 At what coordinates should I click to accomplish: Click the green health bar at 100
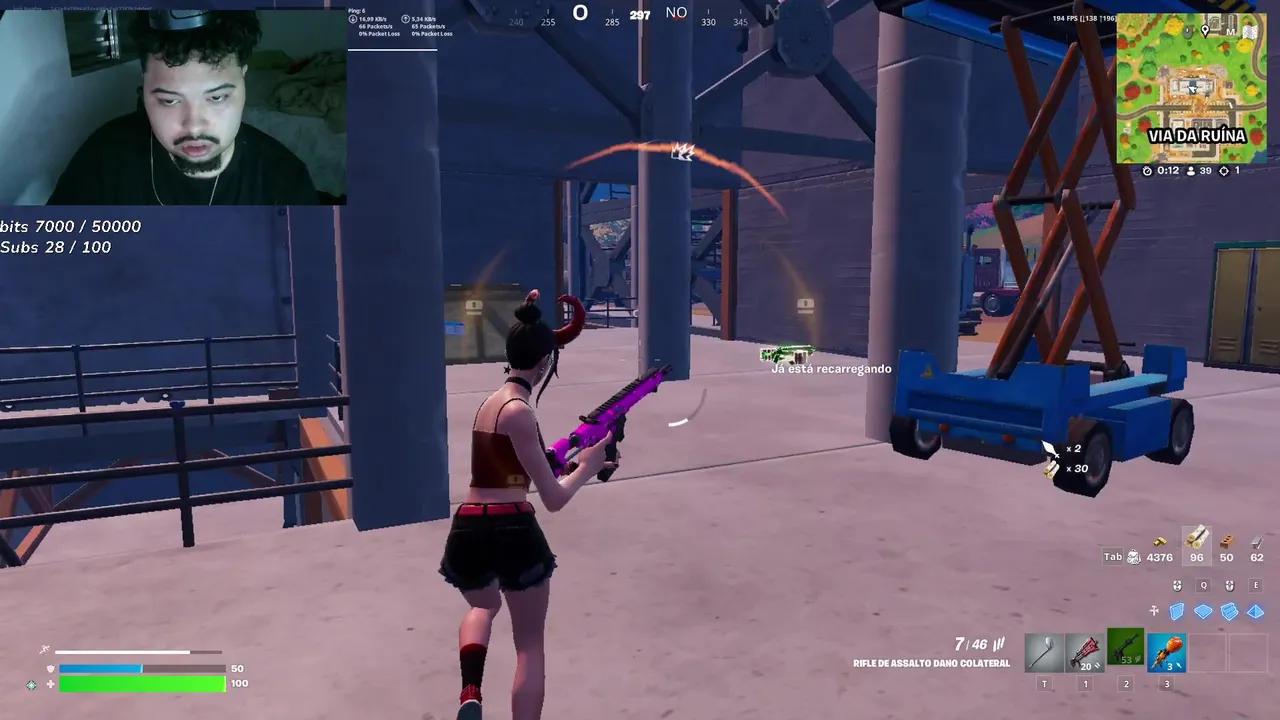[143, 683]
